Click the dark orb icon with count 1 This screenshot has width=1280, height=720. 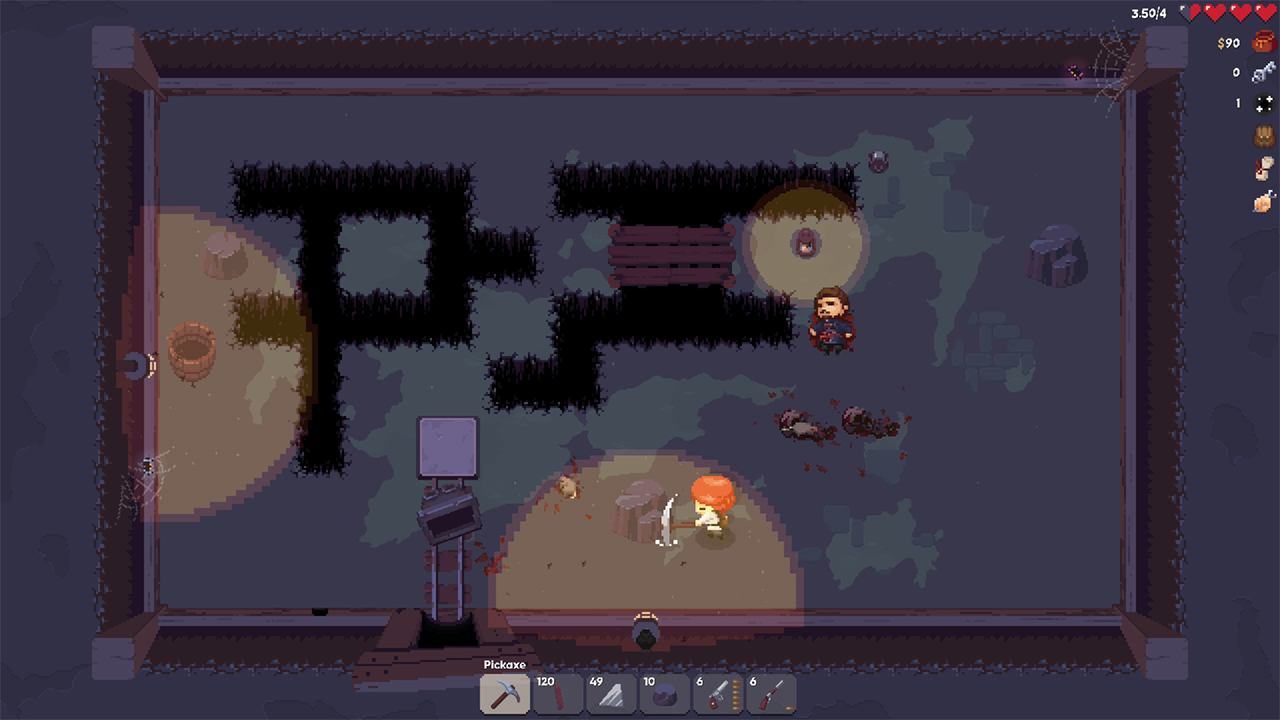[x=1264, y=103]
